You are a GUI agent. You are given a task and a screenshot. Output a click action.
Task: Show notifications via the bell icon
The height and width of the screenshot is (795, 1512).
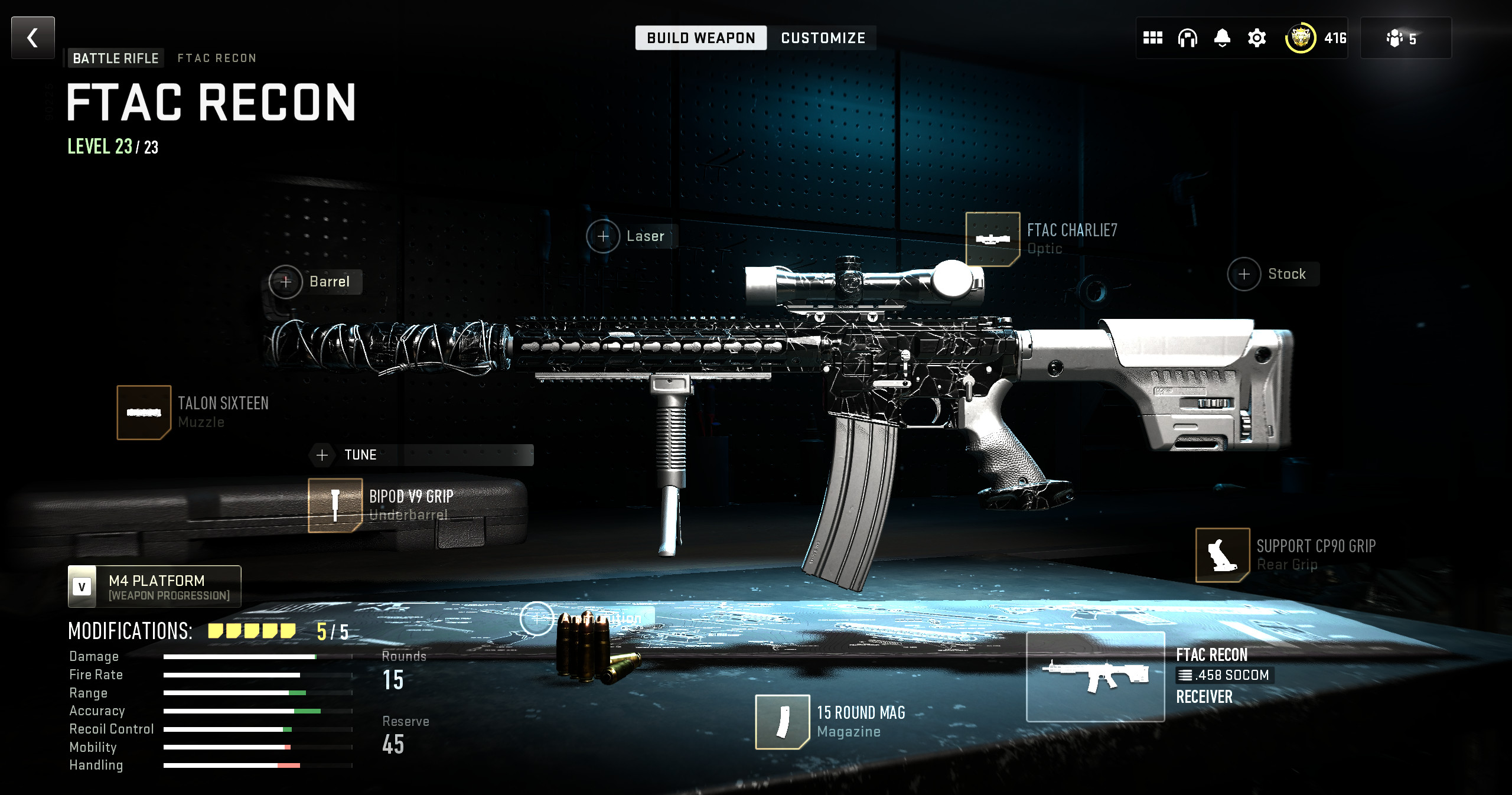coord(1222,38)
